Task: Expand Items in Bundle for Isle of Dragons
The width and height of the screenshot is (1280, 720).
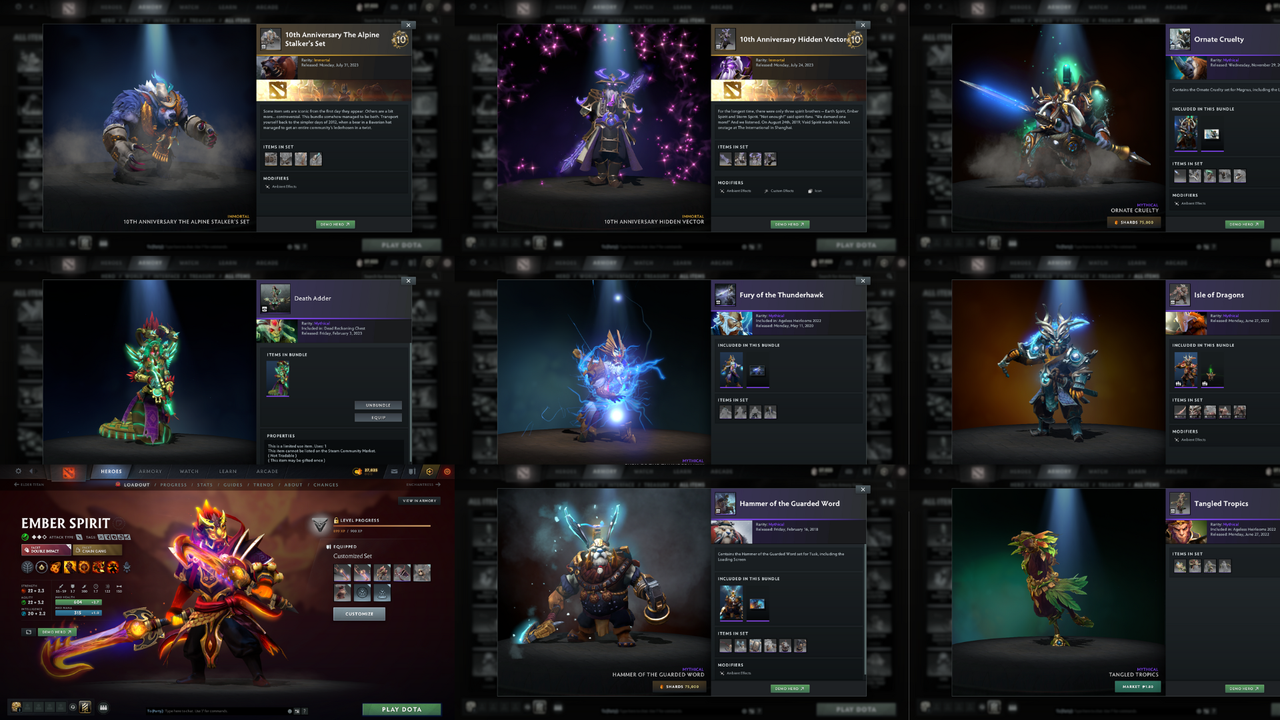Action: coord(1205,344)
